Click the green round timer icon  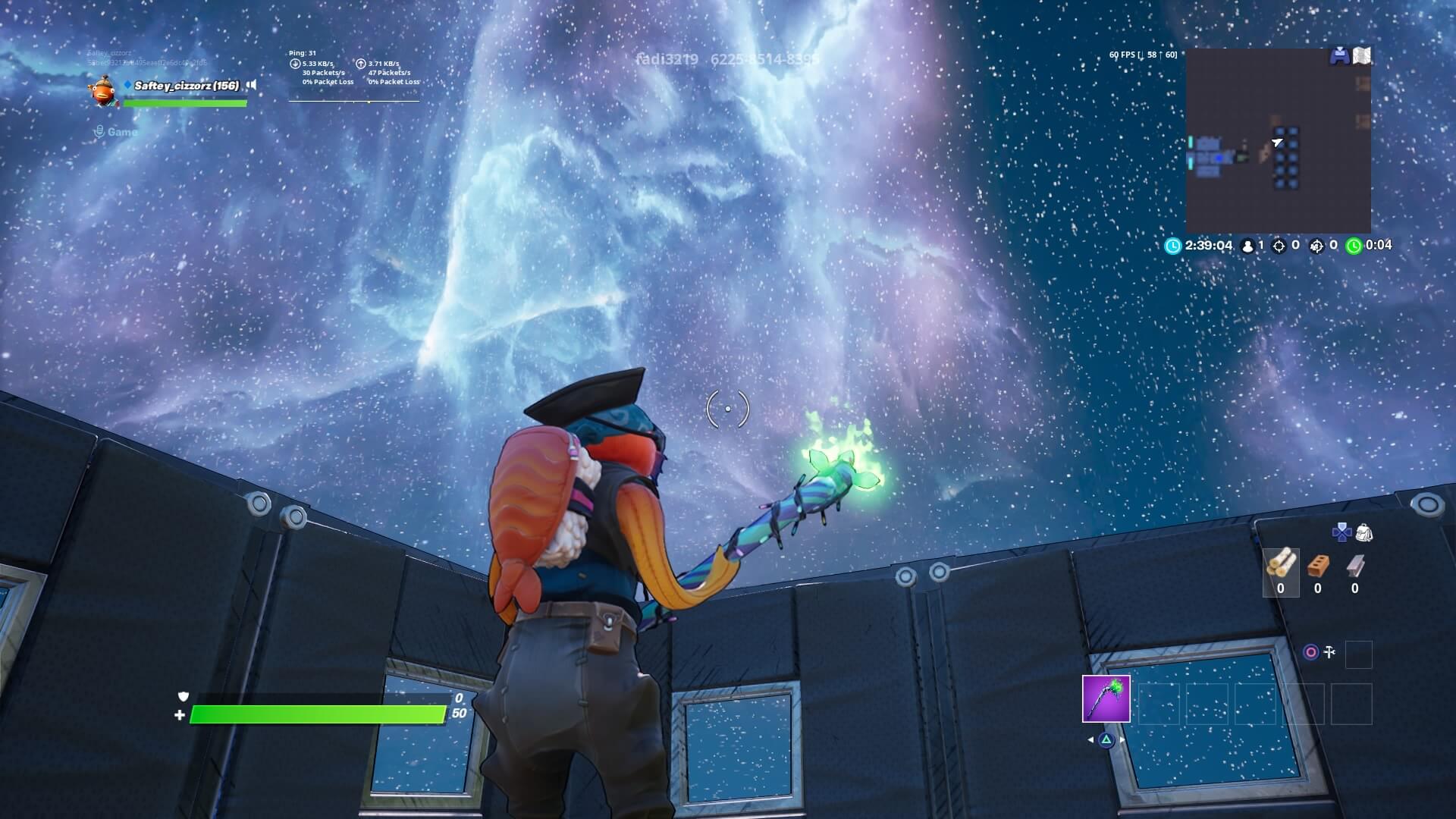1354,246
